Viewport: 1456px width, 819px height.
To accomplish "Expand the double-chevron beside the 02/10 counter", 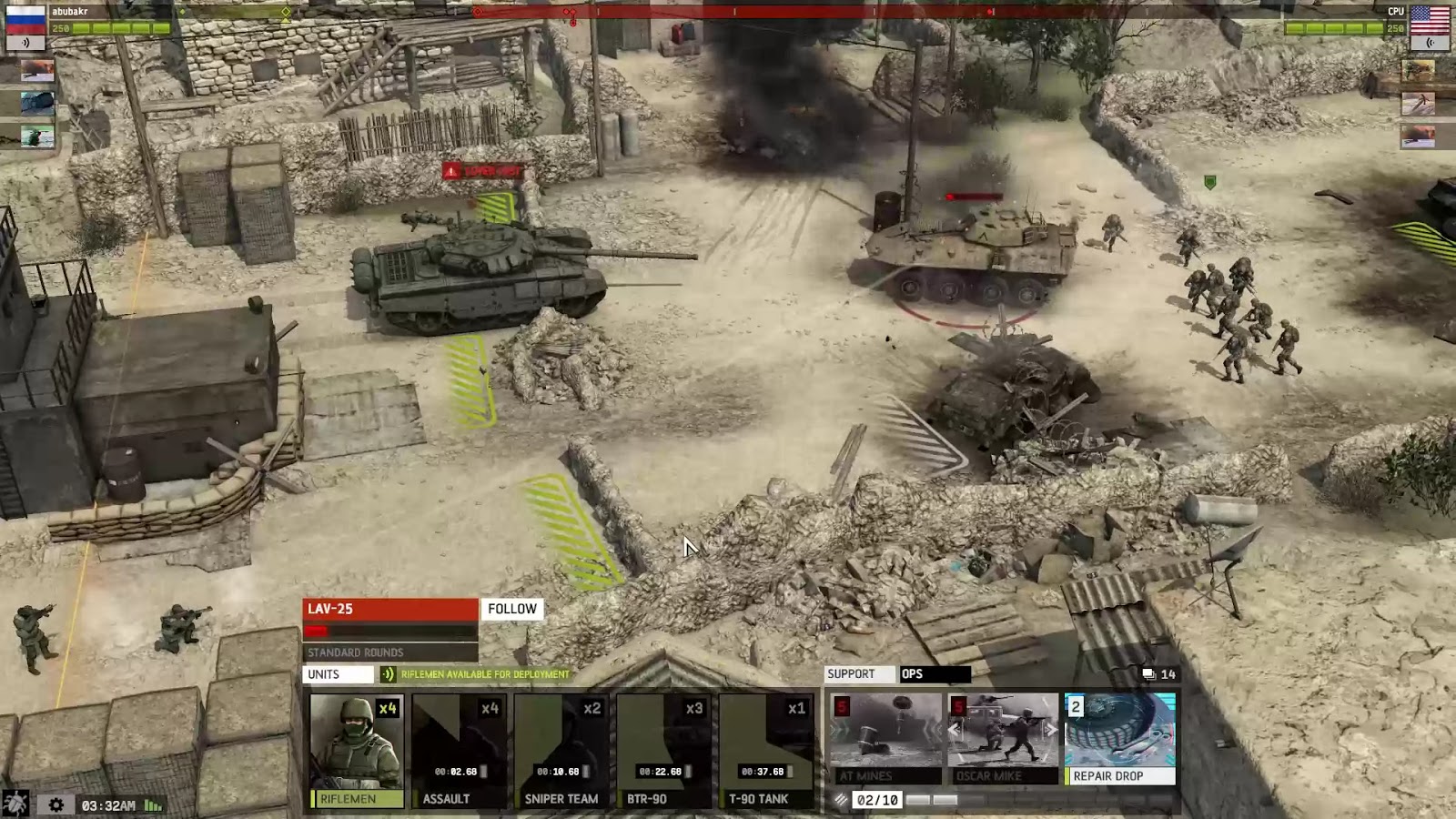I will click(842, 800).
